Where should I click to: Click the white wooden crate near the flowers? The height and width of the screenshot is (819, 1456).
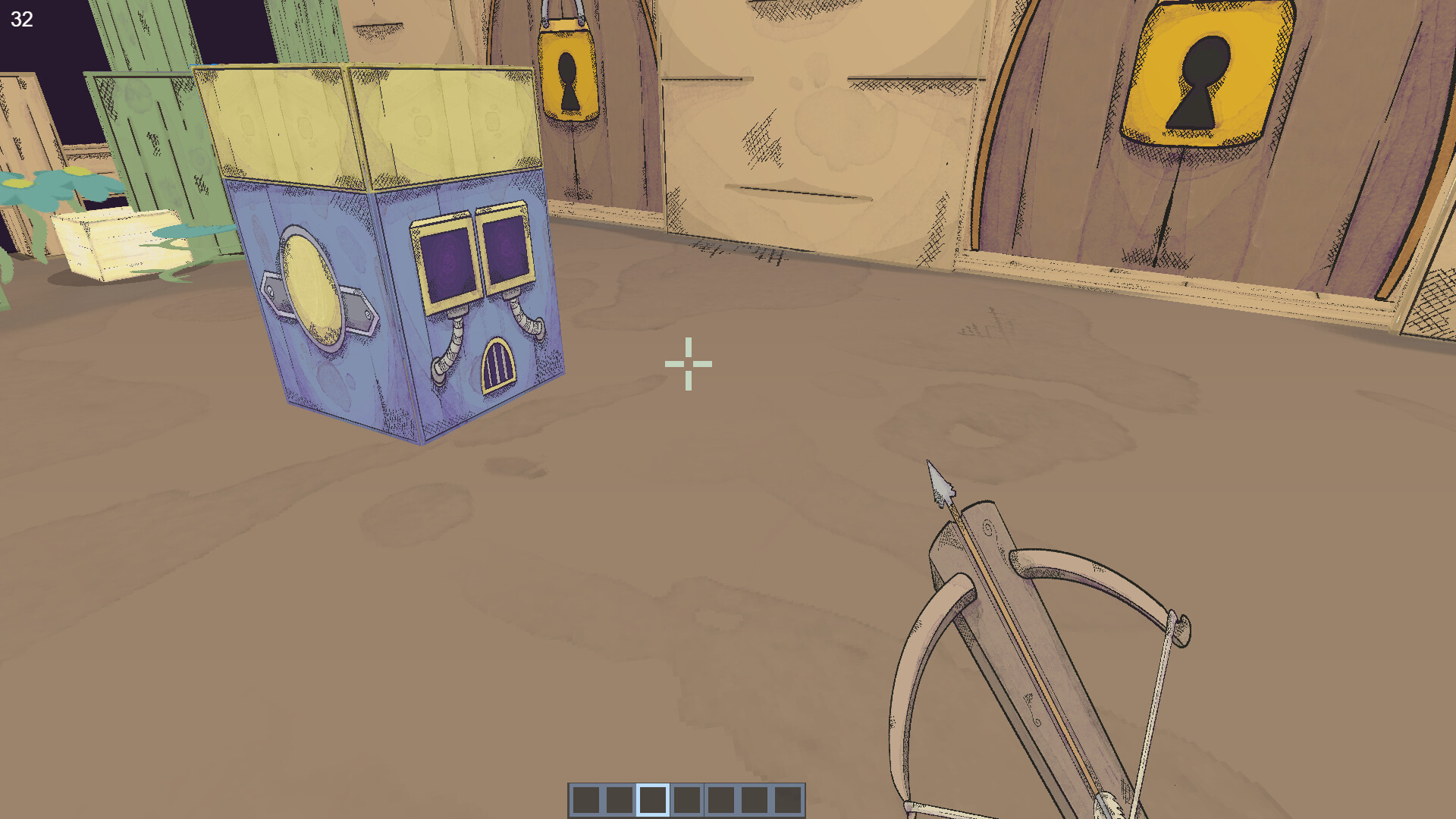tap(110, 243)
